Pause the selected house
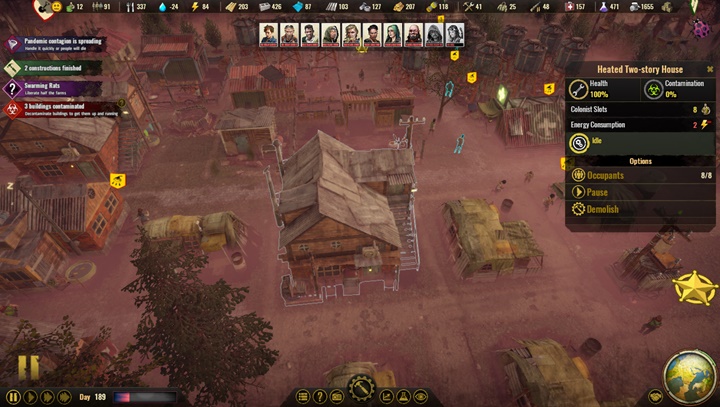Viewport: 720px width, 407px height. (x=597, y=193)
